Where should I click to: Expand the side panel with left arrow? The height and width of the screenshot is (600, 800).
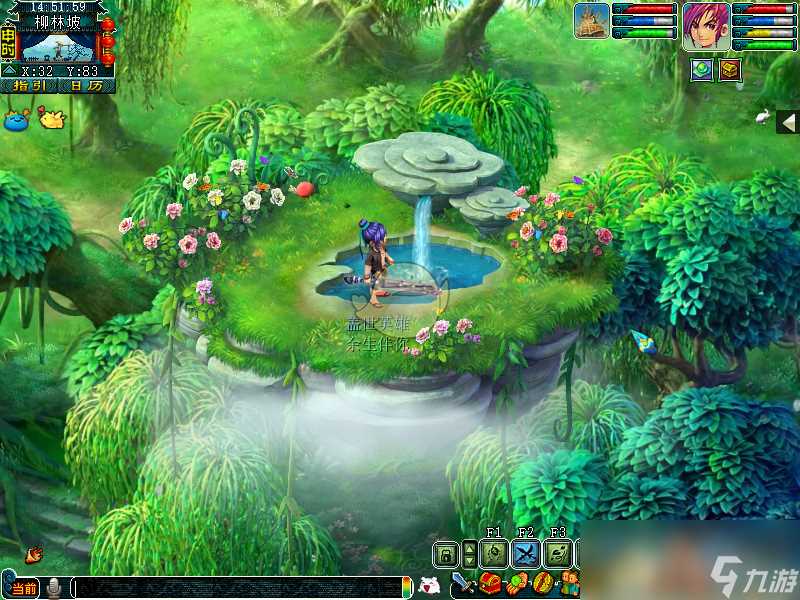coord(788,123)
